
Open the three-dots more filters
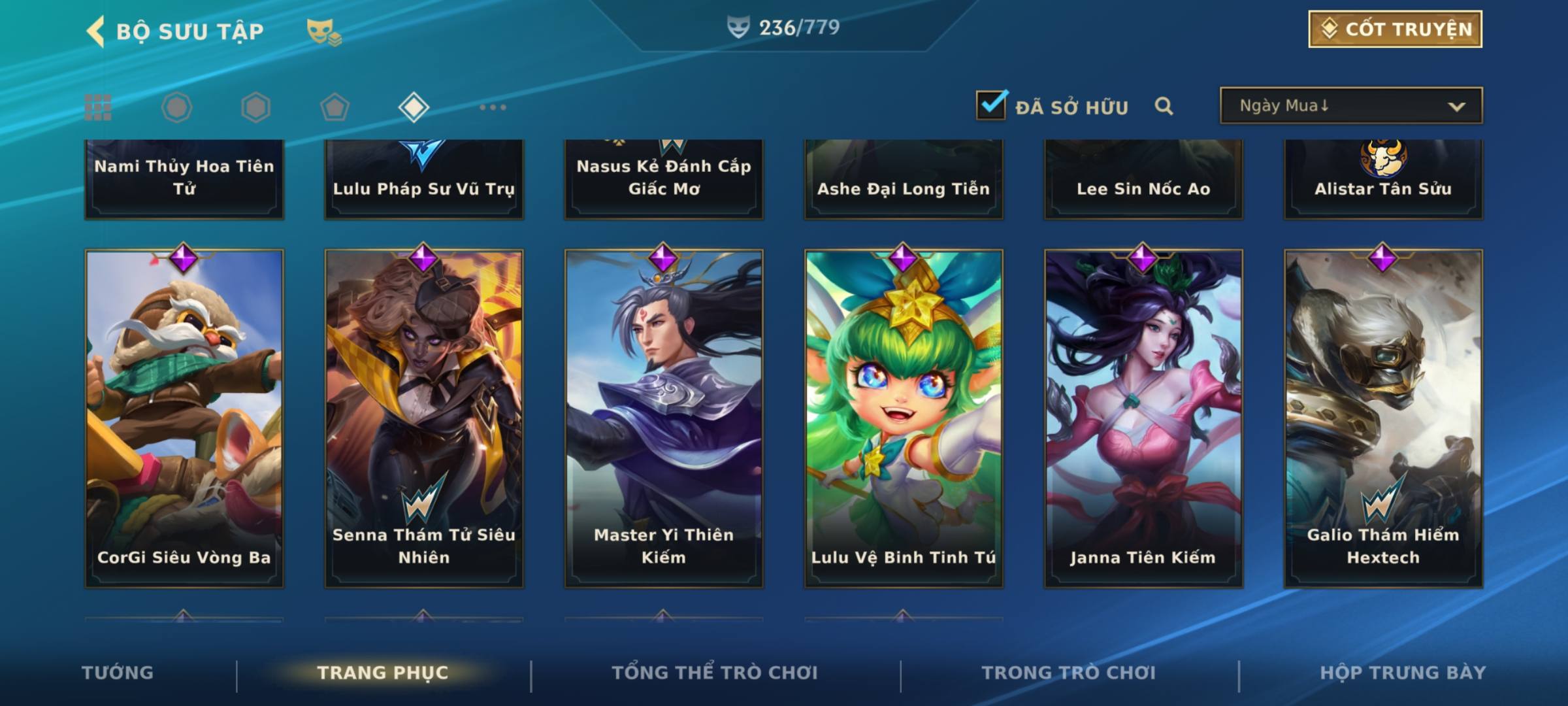pyautogui.click(x=493, y=107)
